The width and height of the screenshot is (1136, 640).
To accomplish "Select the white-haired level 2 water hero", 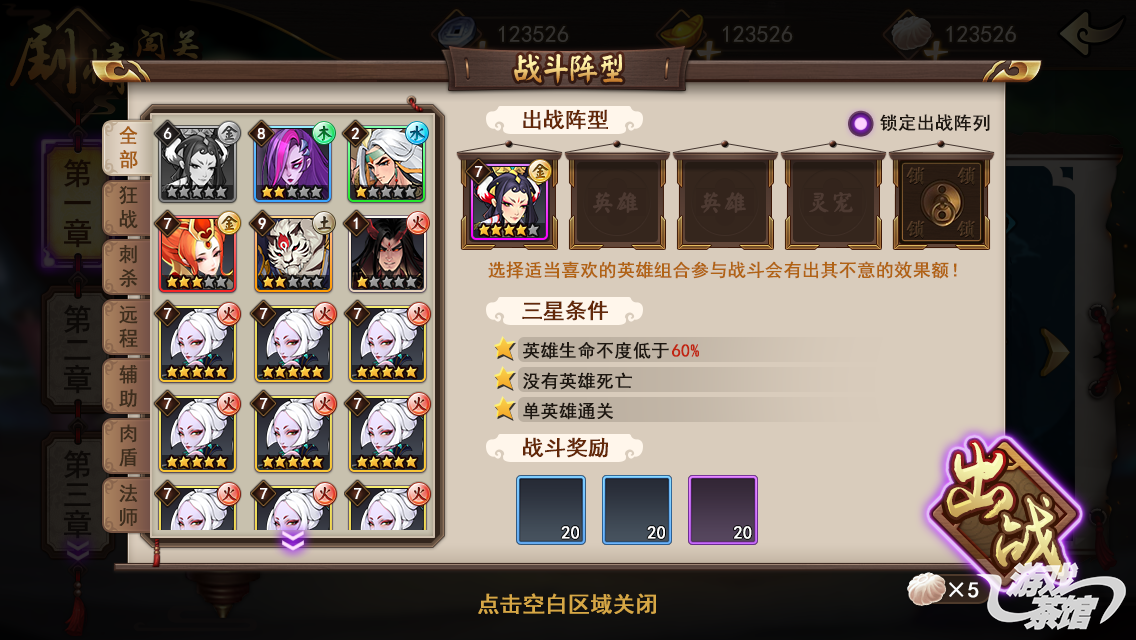I will pos(388,162).
